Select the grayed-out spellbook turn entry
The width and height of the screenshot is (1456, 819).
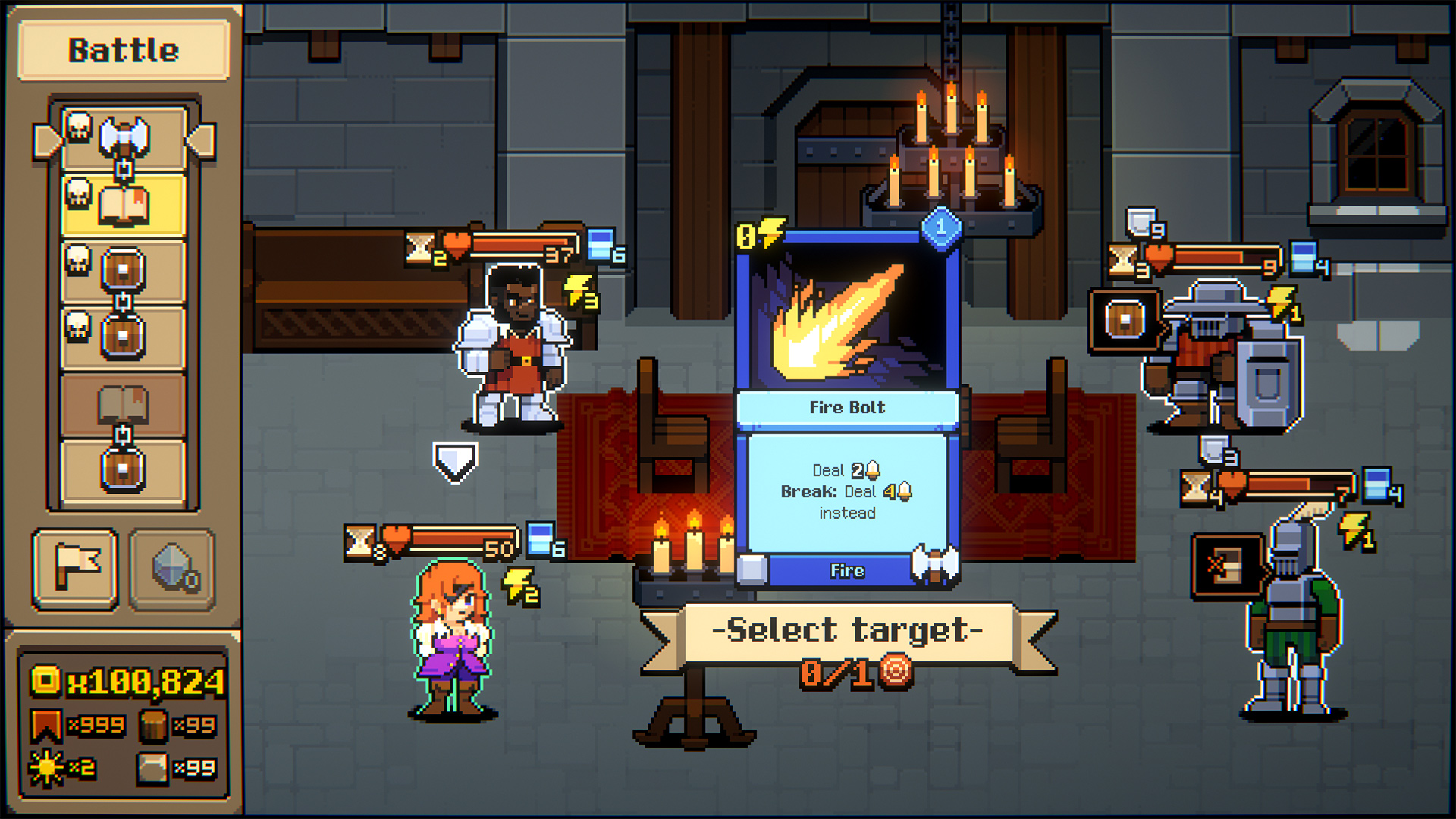coord(124,405)
